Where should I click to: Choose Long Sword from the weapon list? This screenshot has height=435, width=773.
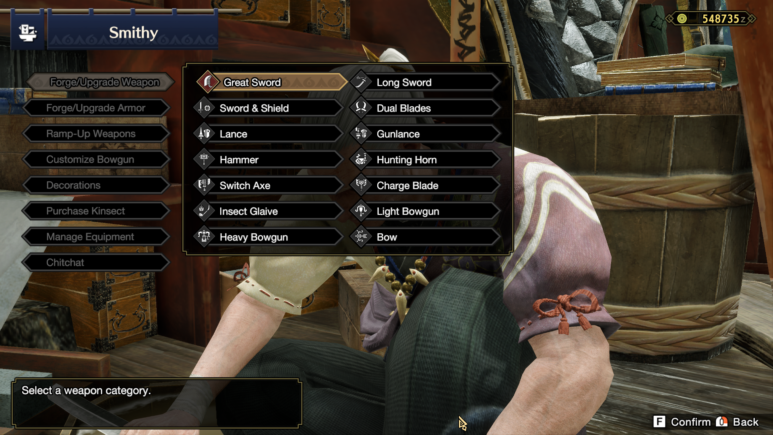tap(424, 82)
